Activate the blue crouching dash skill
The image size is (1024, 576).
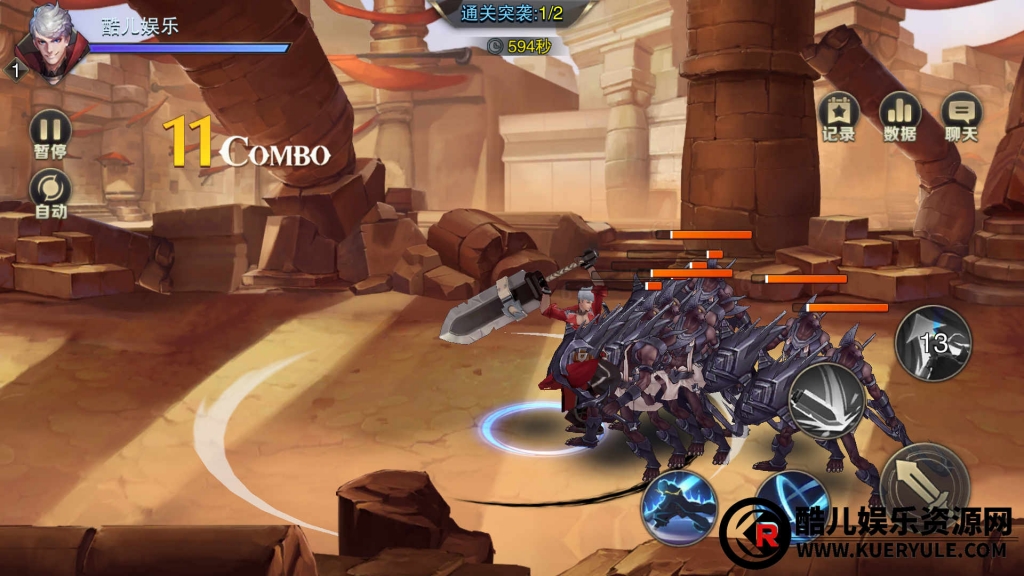pyautogui.click(x=680, y=504)
